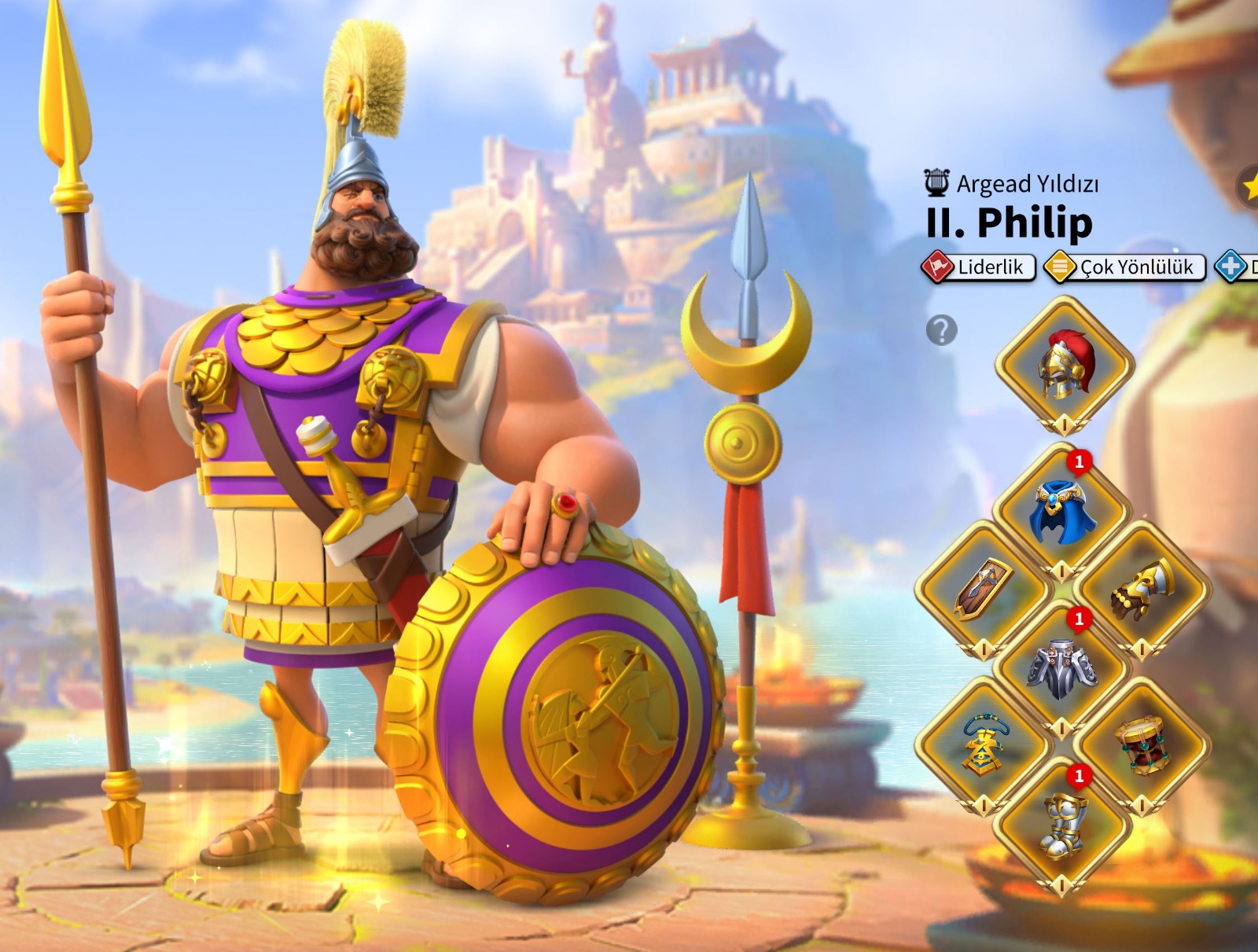Choose the shield weapon equipment slot
The image size is (1258, 952).
[x=983, y=590]
